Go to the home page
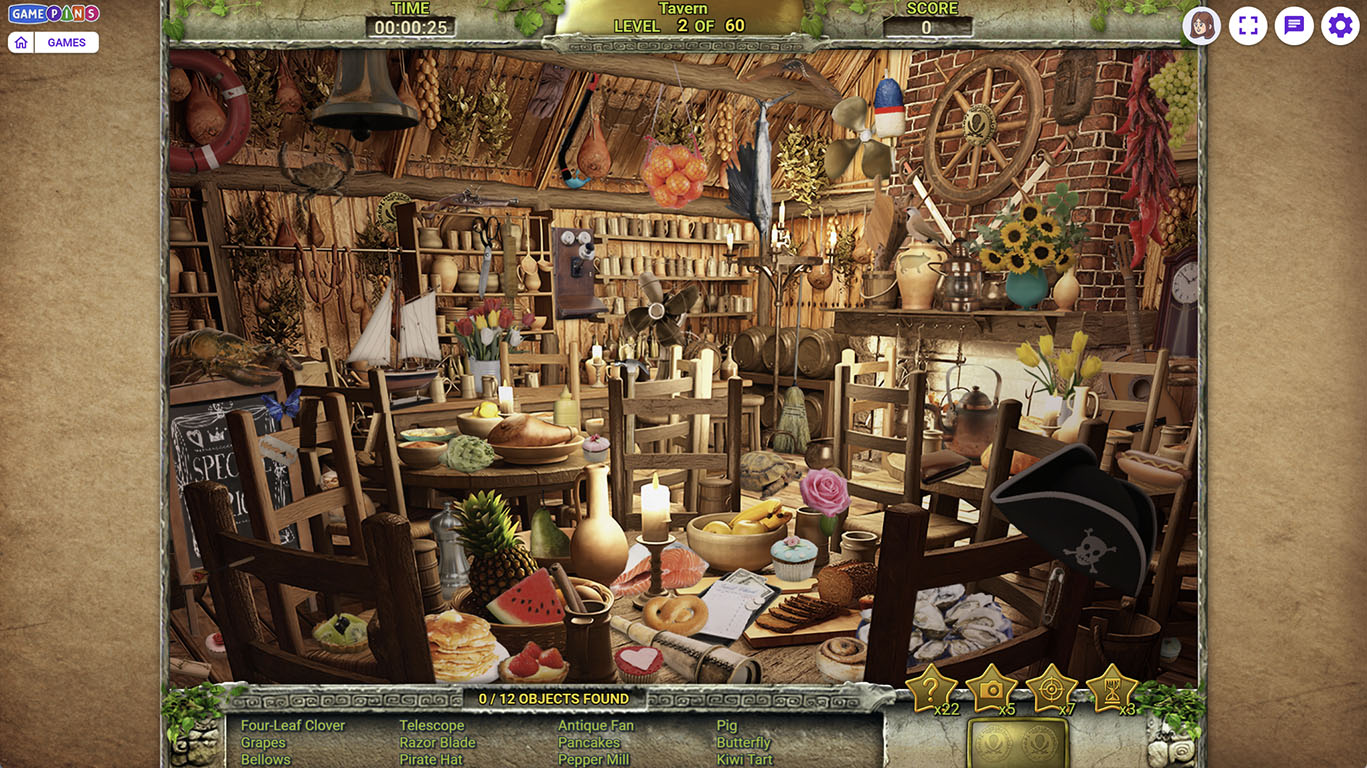The height and width of the screenshot is (768, 1367). 21,42
